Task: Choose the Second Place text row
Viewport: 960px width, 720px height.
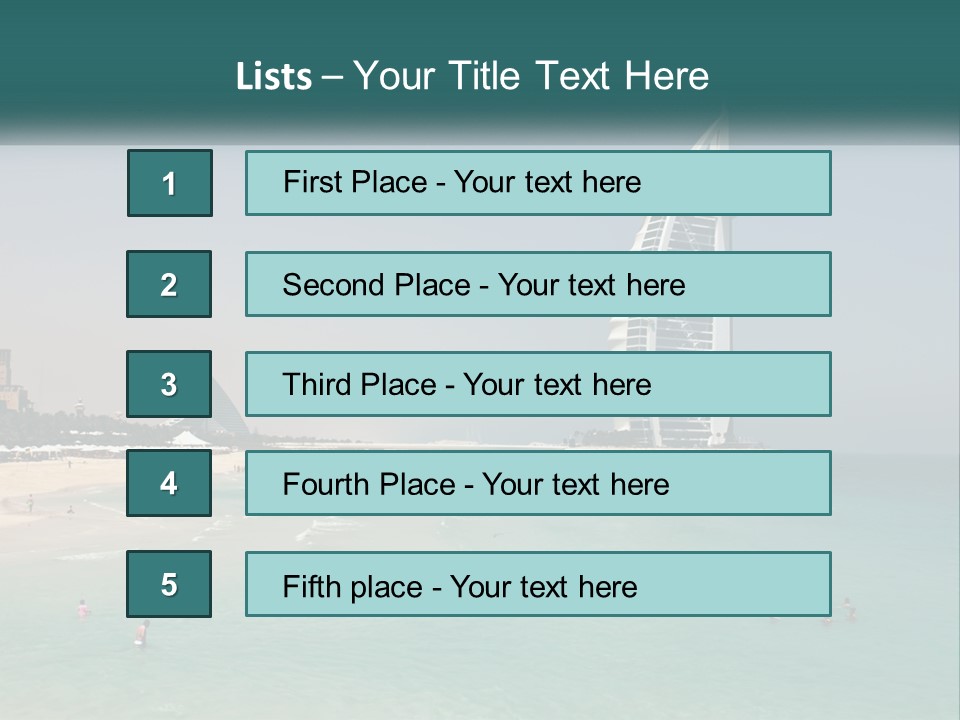Action: coord(538,284)
